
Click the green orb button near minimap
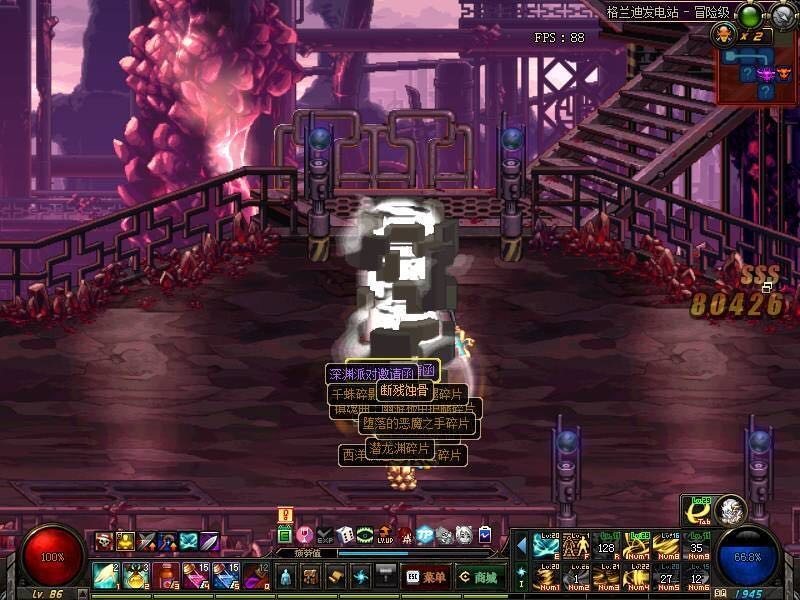click(x=749, y=15)
